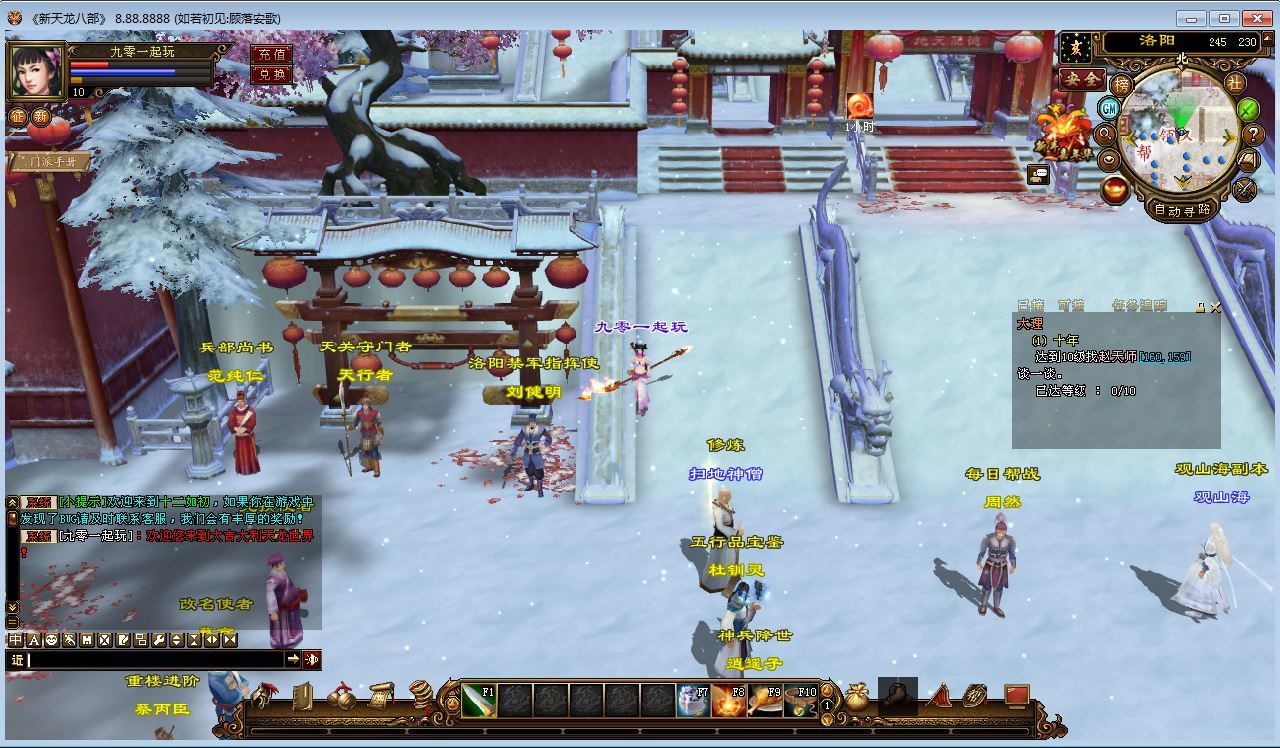Activate the F8 fire skill slot
The width and height of the screenshot is (1280, 748).
click(x=728, y=701)
